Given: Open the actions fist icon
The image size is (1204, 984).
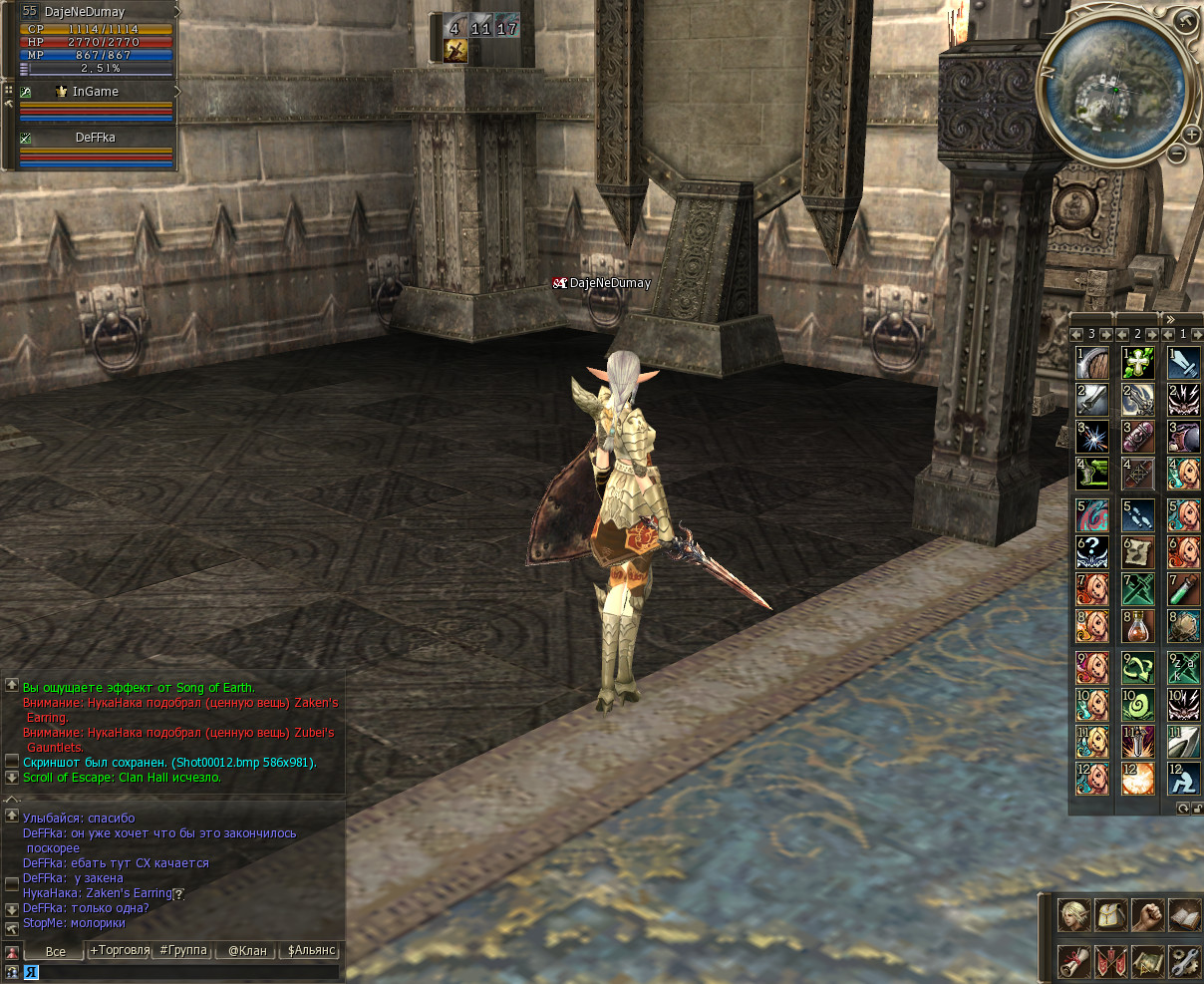Looking at the screenshot, I should pos(1147,915).
